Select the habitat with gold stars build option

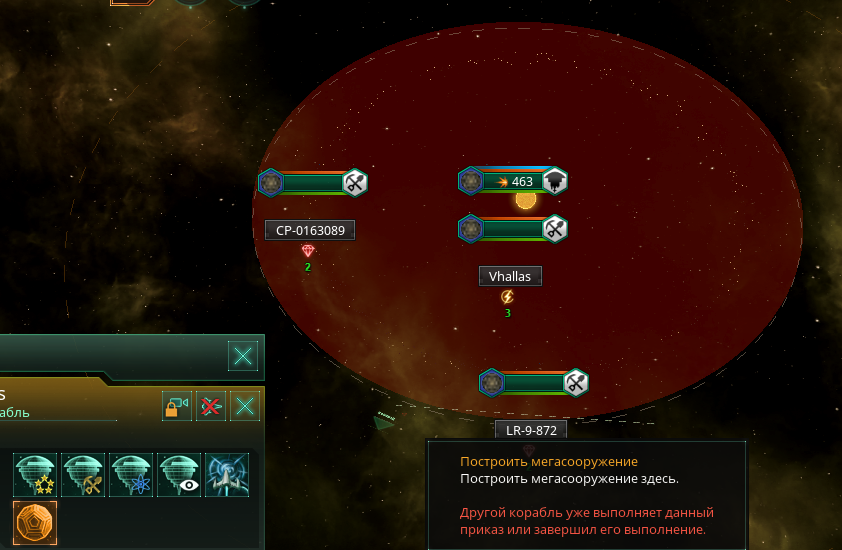point(35,475)
